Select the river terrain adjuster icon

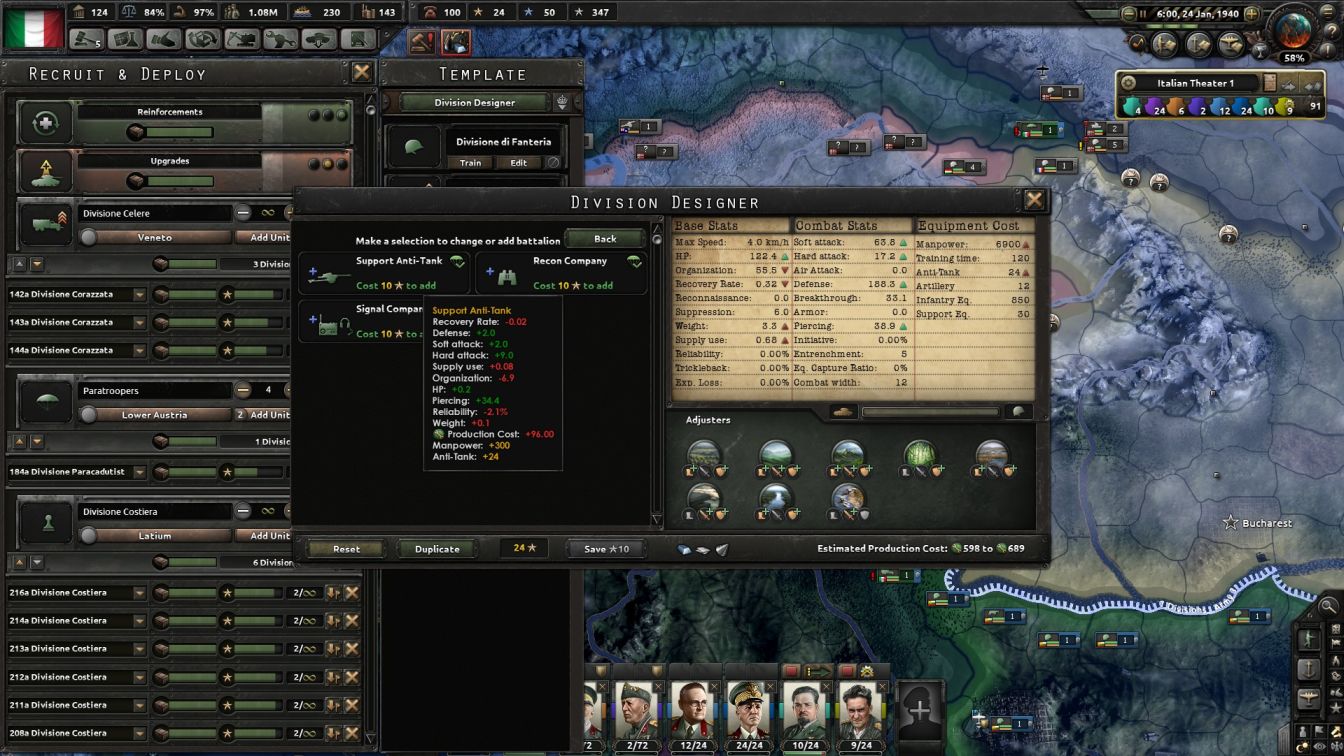(x=775, y=496)
